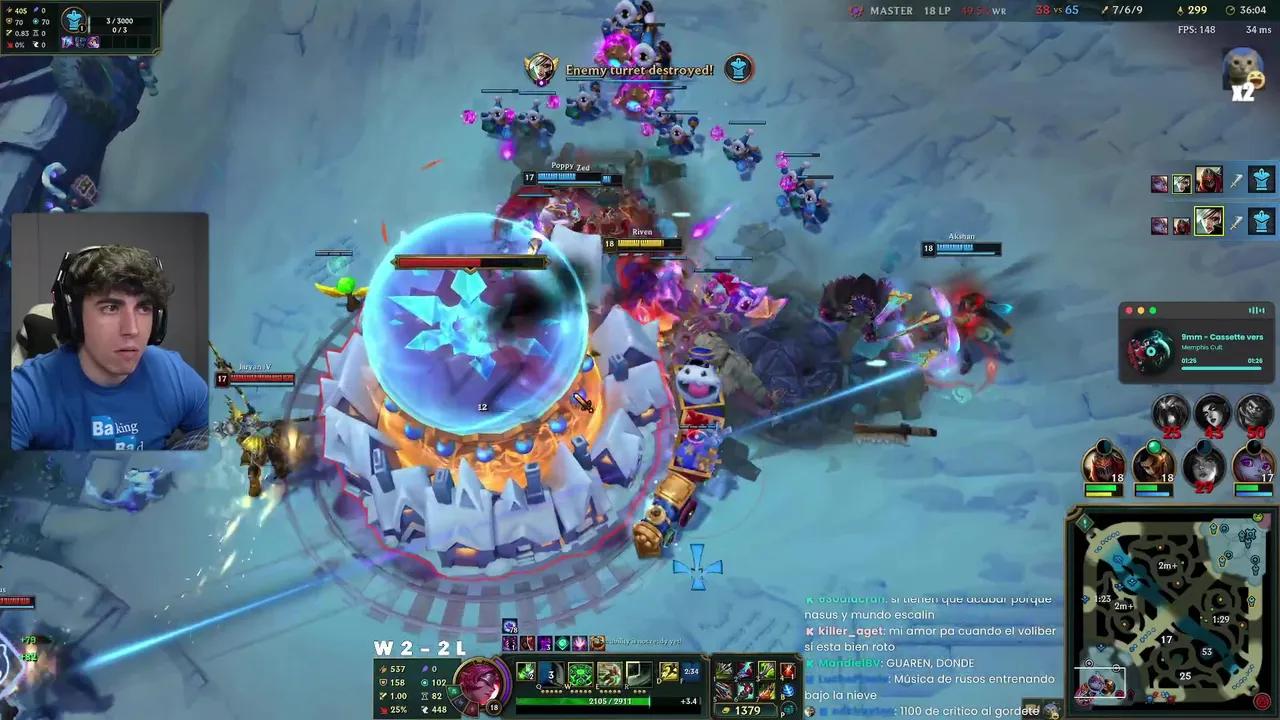Use the blue item in the B slot
Image resolution: width=1280 pixels, height=720 pixels.
coord(789,690)
